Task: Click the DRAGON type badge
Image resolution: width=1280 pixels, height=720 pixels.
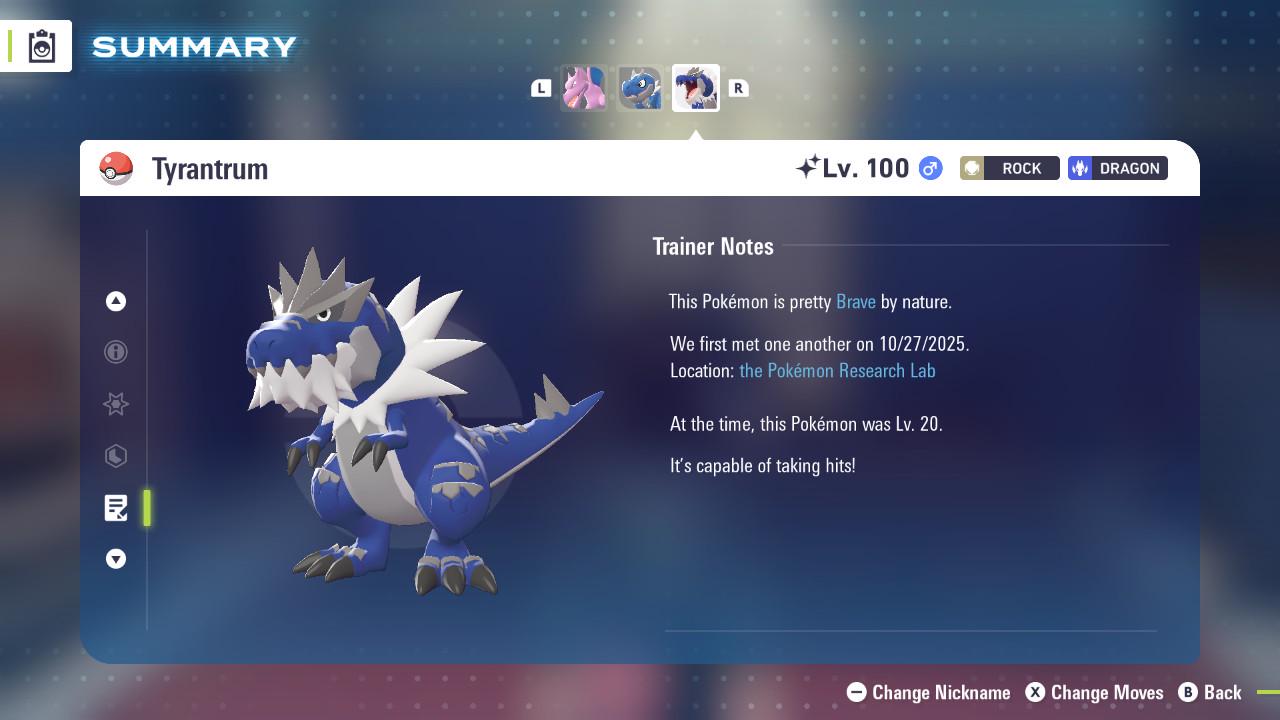Action: [x=1117, y=168]
